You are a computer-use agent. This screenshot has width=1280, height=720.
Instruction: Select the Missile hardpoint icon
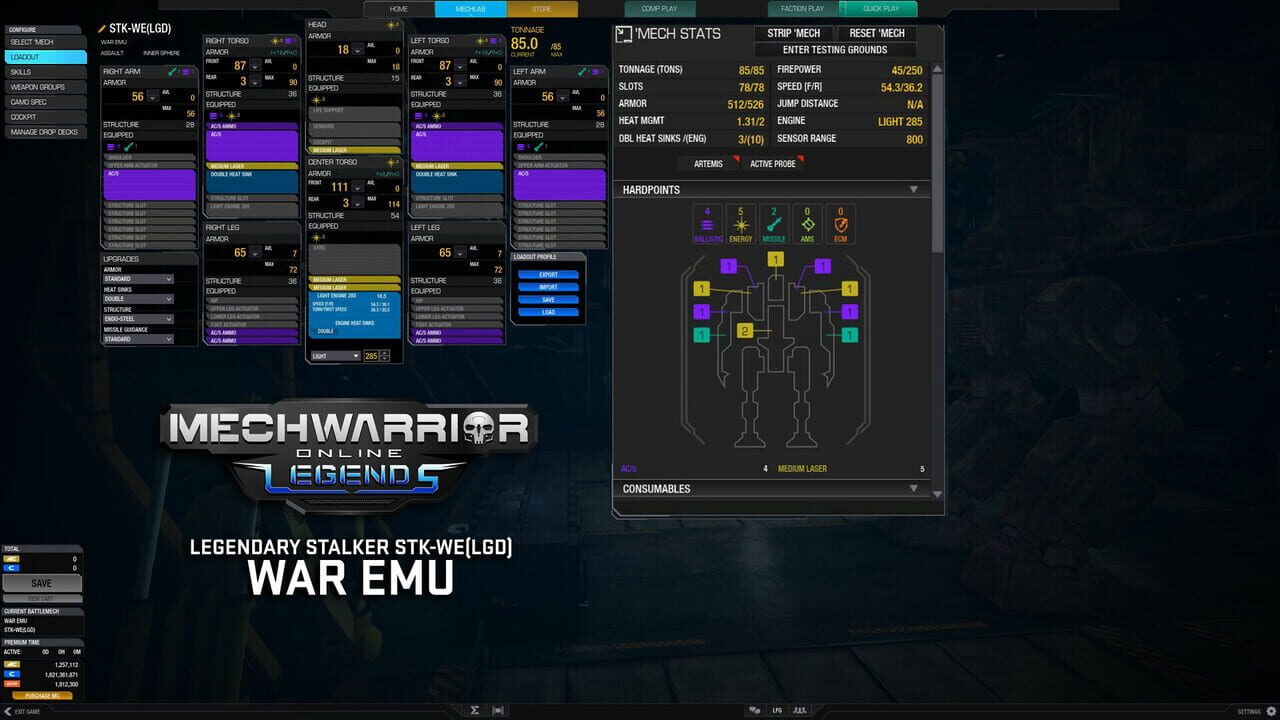coord(773,223)
